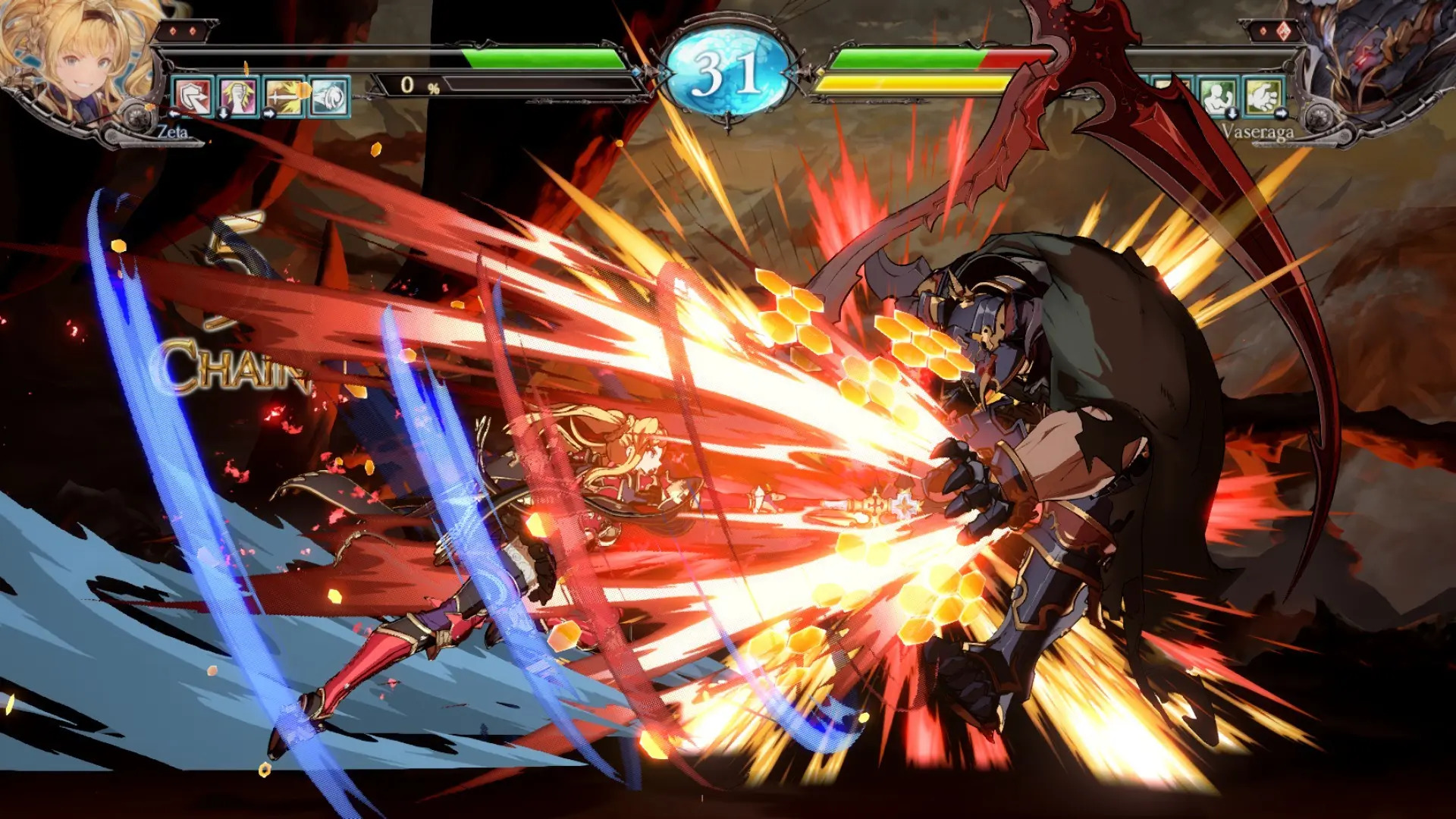The width and height of the screenshot is (1456, 819).
Task: Toggle the right-arrow input beside Vaseraga's hand skill
Action: [1282, 112]
